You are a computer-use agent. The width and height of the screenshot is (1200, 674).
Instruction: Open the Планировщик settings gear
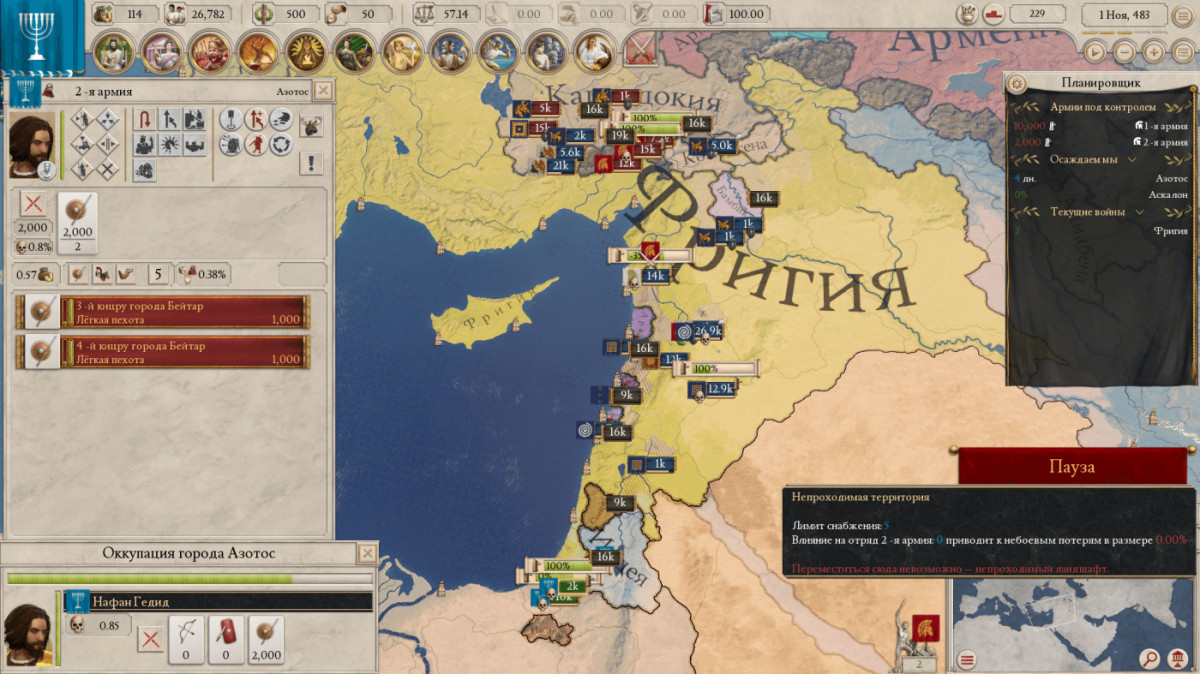coord(1017,83)
